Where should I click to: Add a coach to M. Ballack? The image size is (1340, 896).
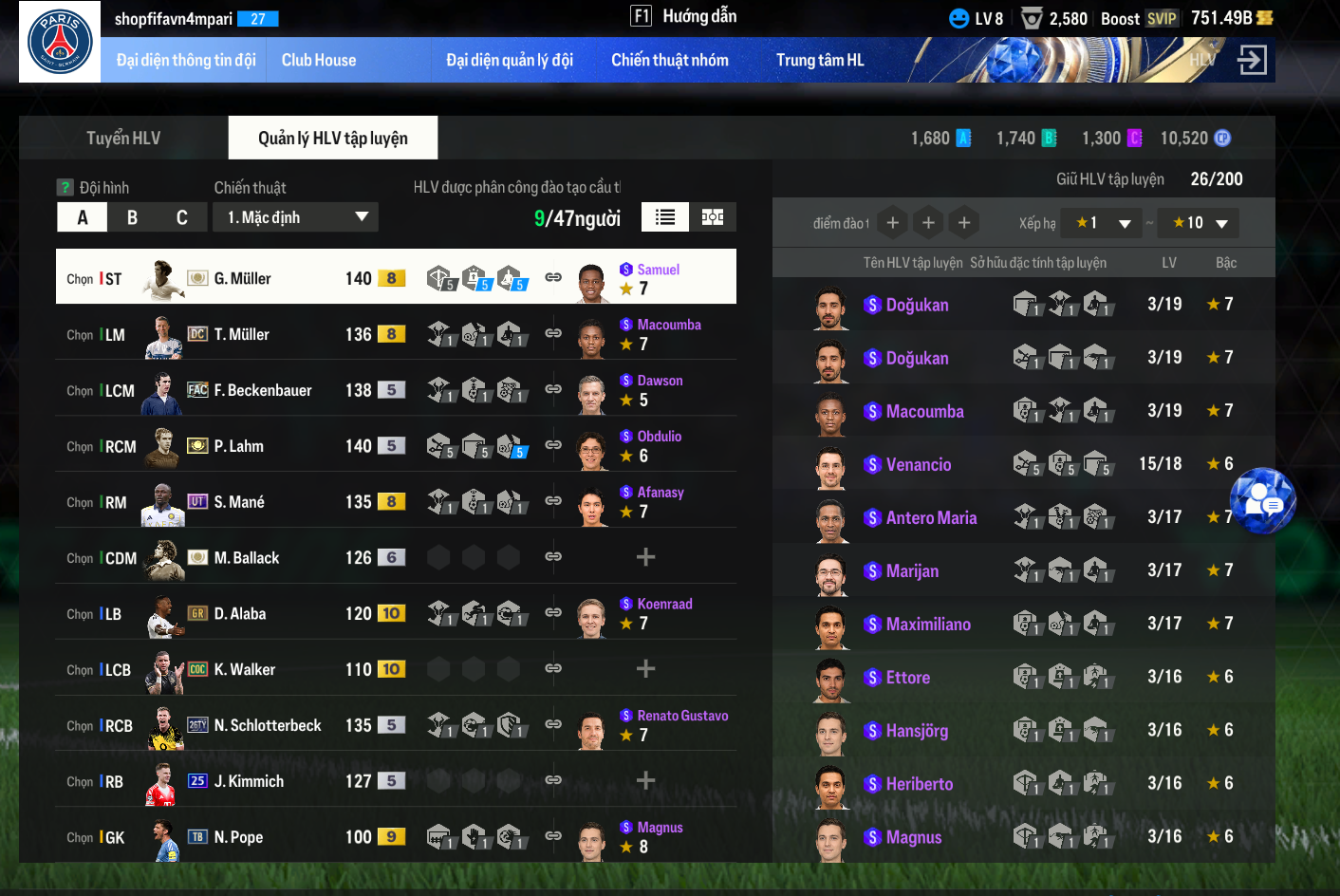645,557
